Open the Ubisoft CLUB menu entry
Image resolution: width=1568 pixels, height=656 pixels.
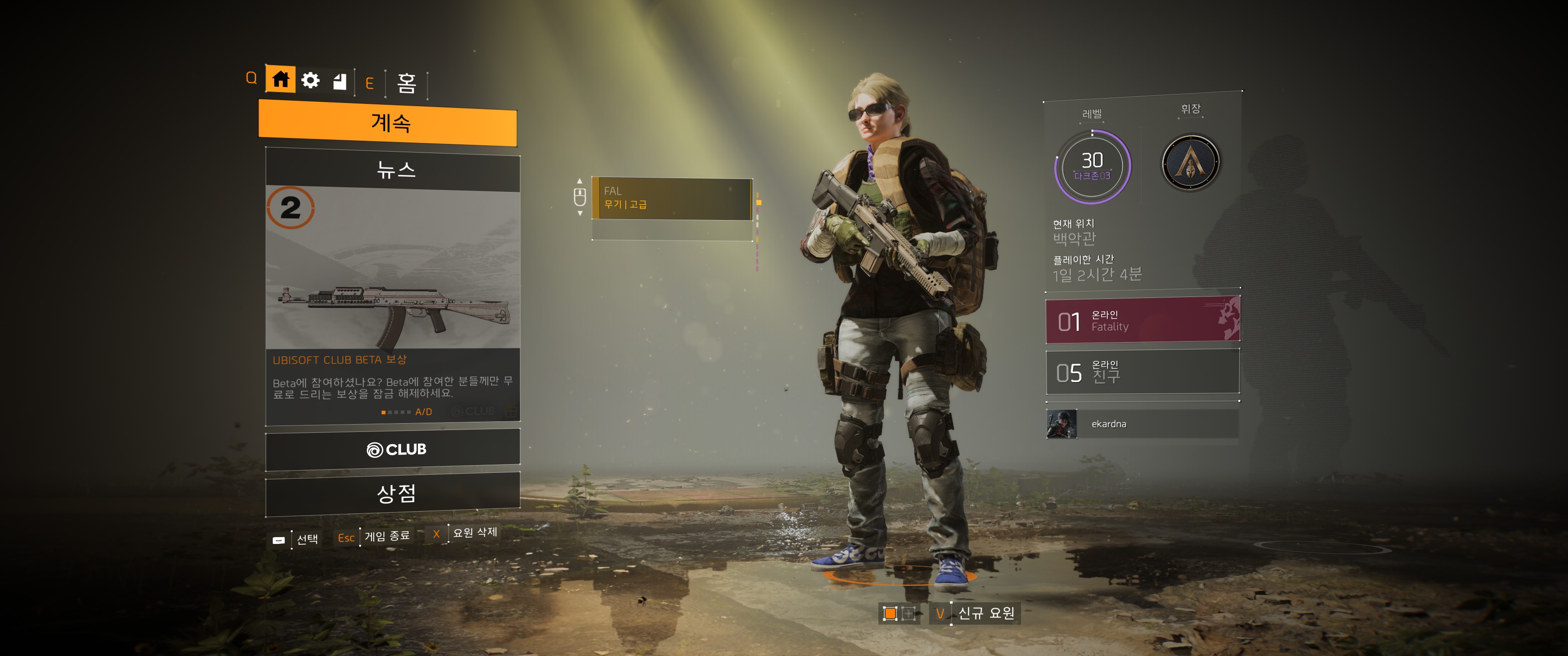(393, 450)
